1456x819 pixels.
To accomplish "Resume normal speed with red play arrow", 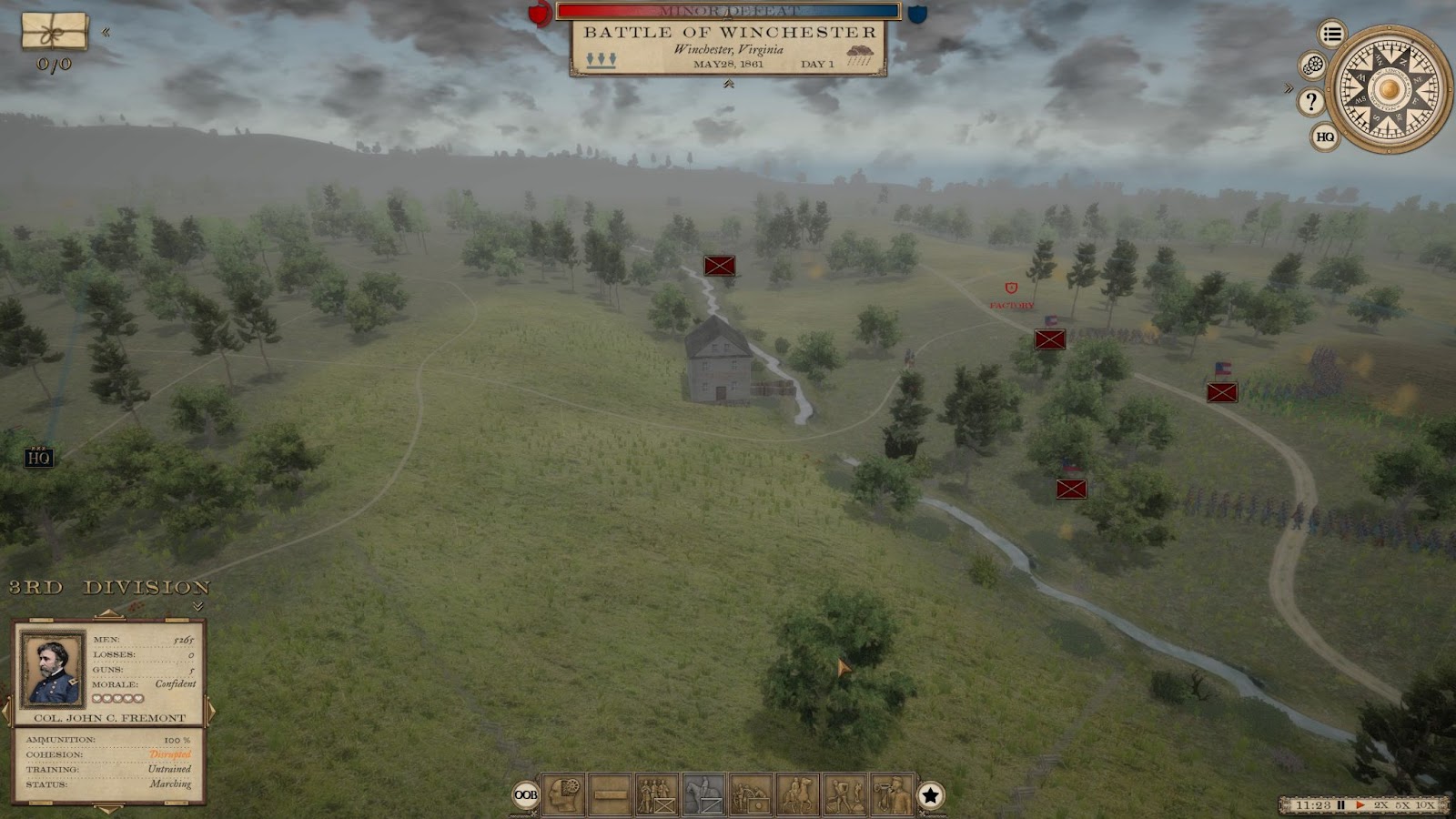I will point(1360,805).
